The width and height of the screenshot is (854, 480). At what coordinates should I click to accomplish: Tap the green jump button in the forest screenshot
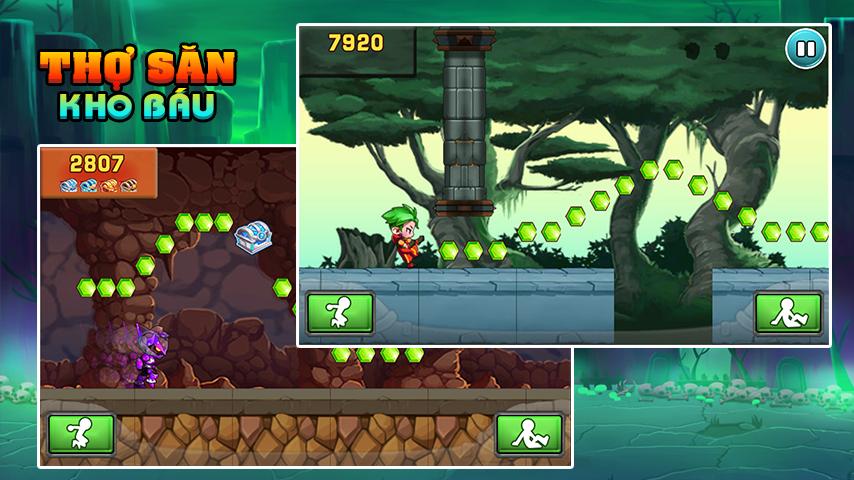(x=340, y=313)
